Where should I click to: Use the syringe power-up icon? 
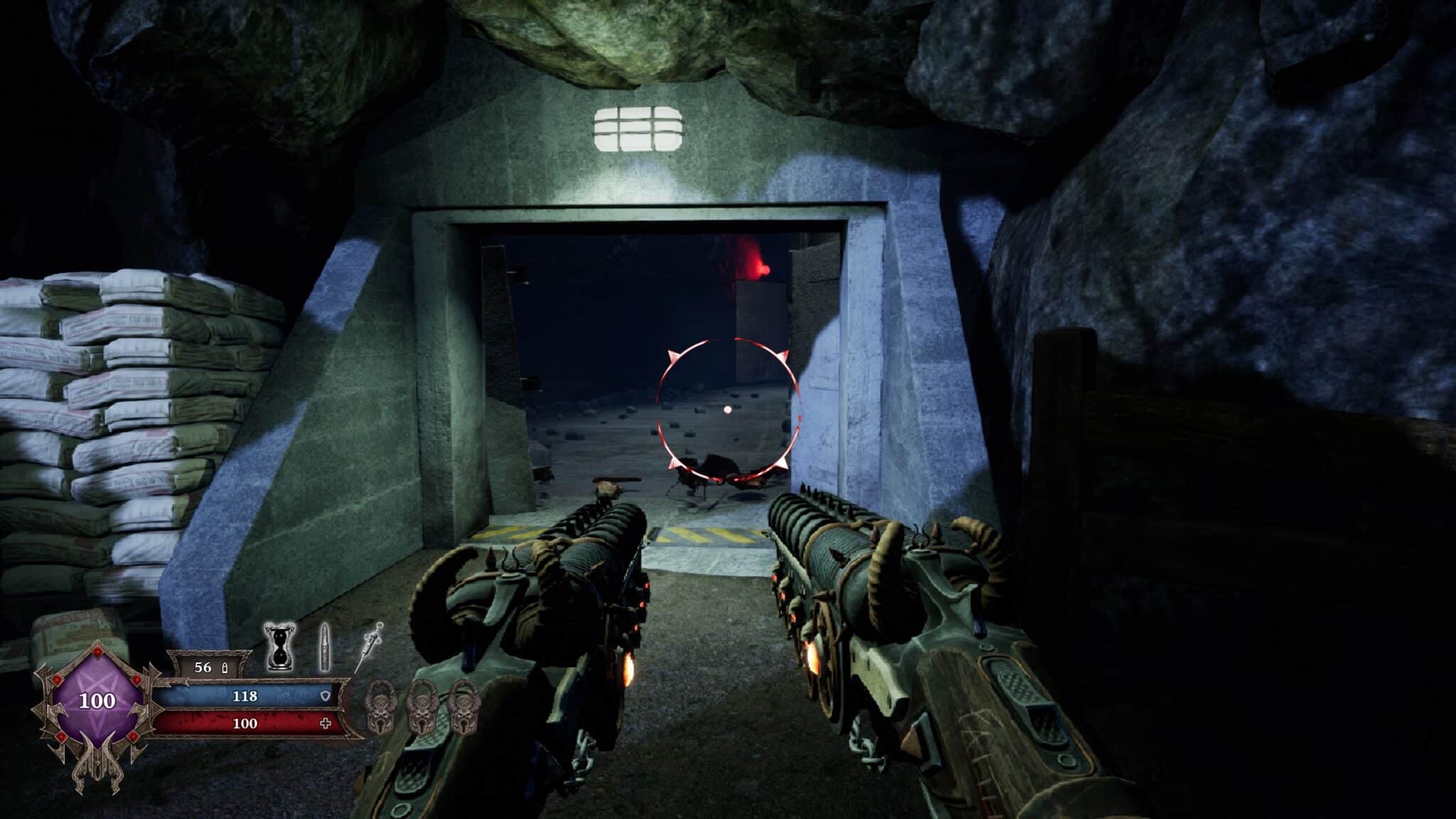[369, 648]
